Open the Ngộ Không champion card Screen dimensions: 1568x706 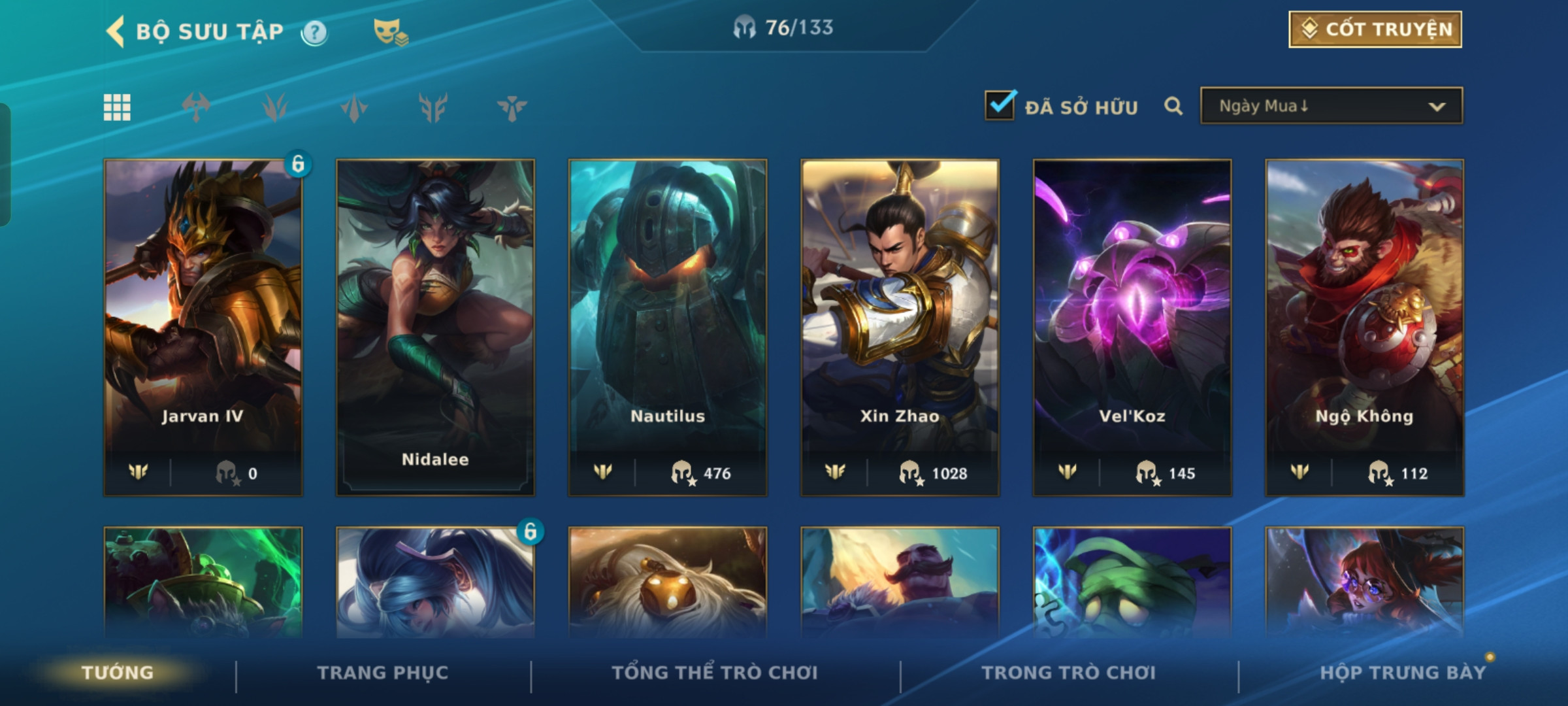(1364, 327)
